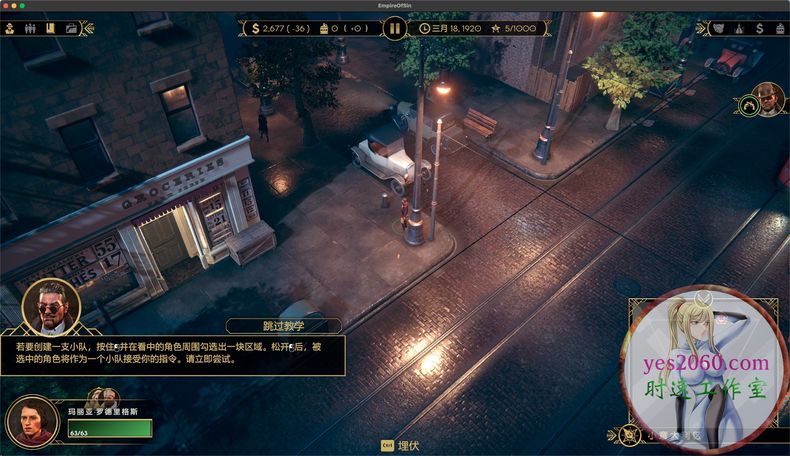
Task: Open the journal book icon
Action: click(x=50, y=28)
